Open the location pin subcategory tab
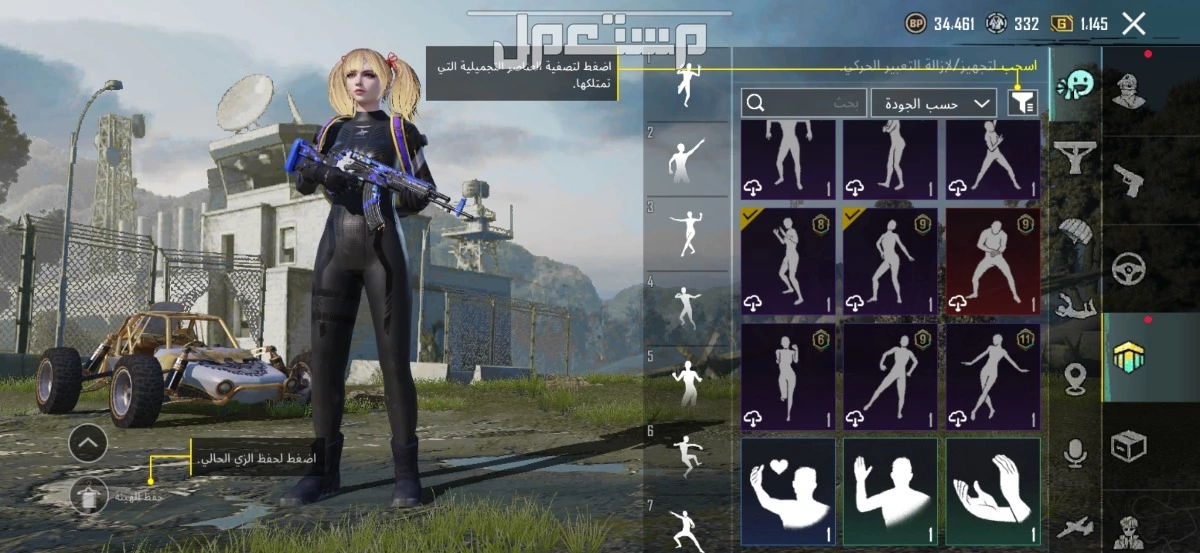Viewport: 1200px width, 553px height. pyautogui.click(x=1076, y=379)
